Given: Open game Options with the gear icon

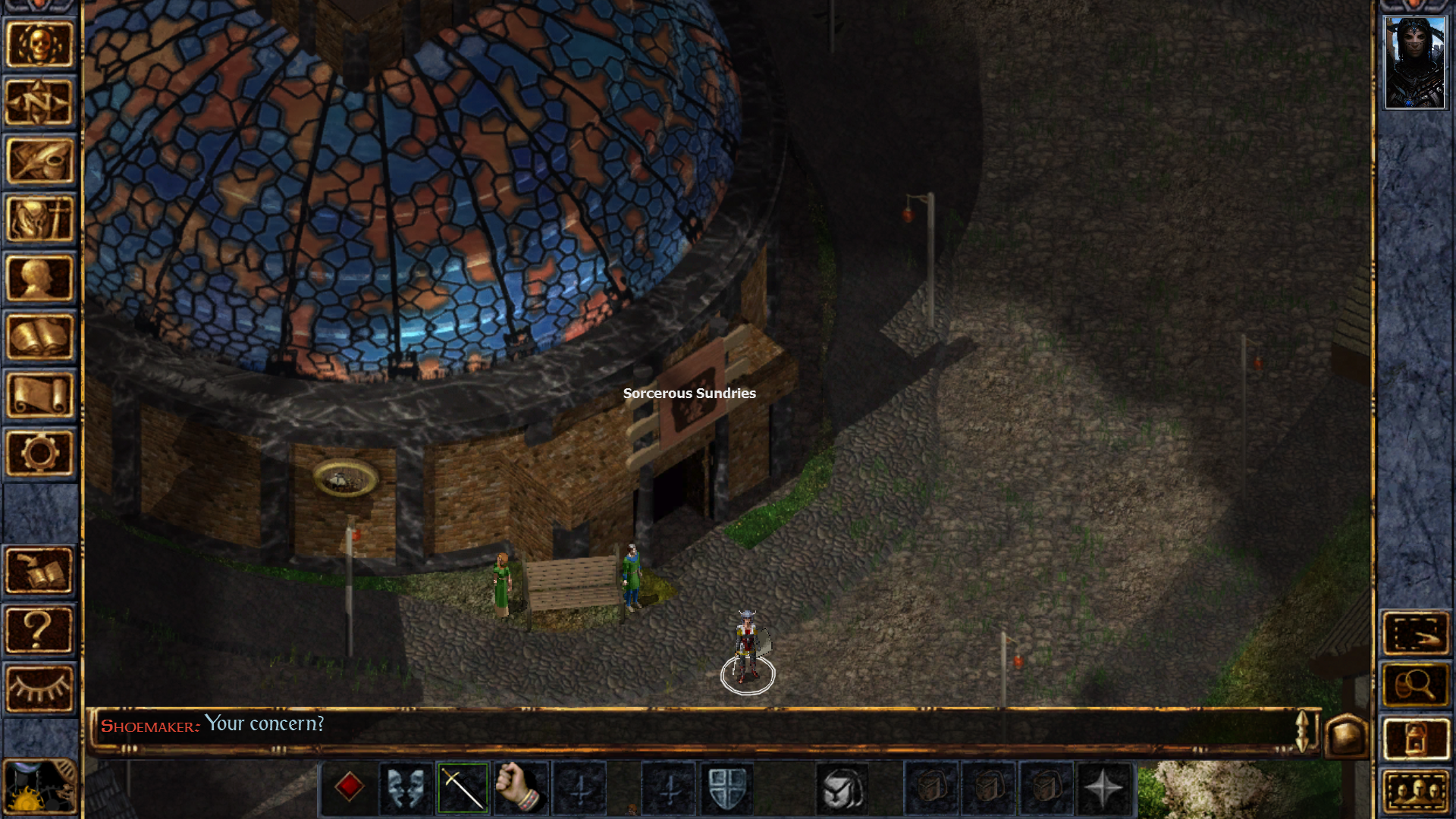Looking at the screenshot, I should [41, 453].
